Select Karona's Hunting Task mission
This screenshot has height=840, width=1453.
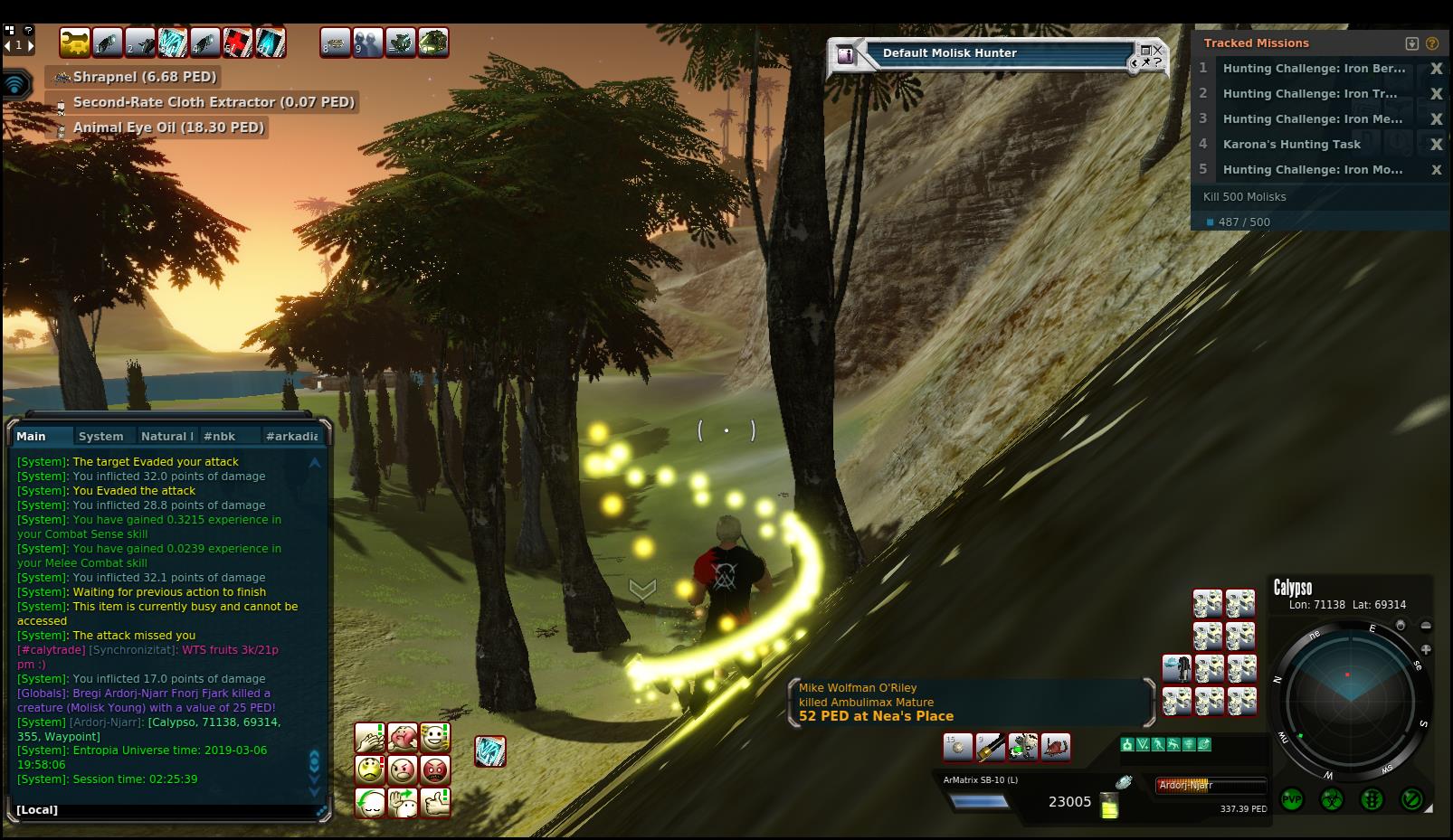click(1291, 144)
